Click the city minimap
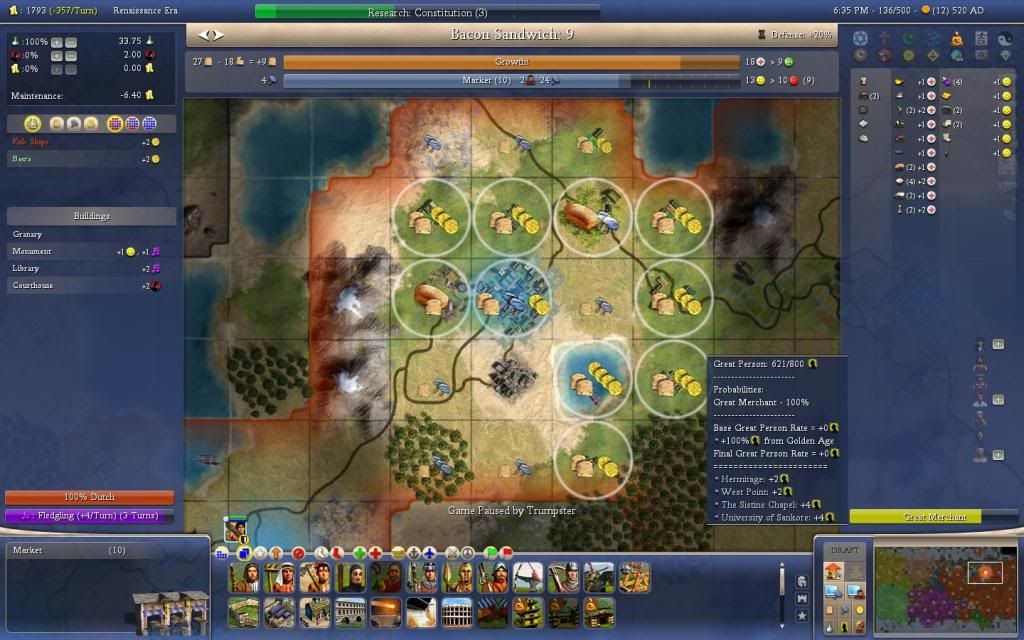 [947, 587]
